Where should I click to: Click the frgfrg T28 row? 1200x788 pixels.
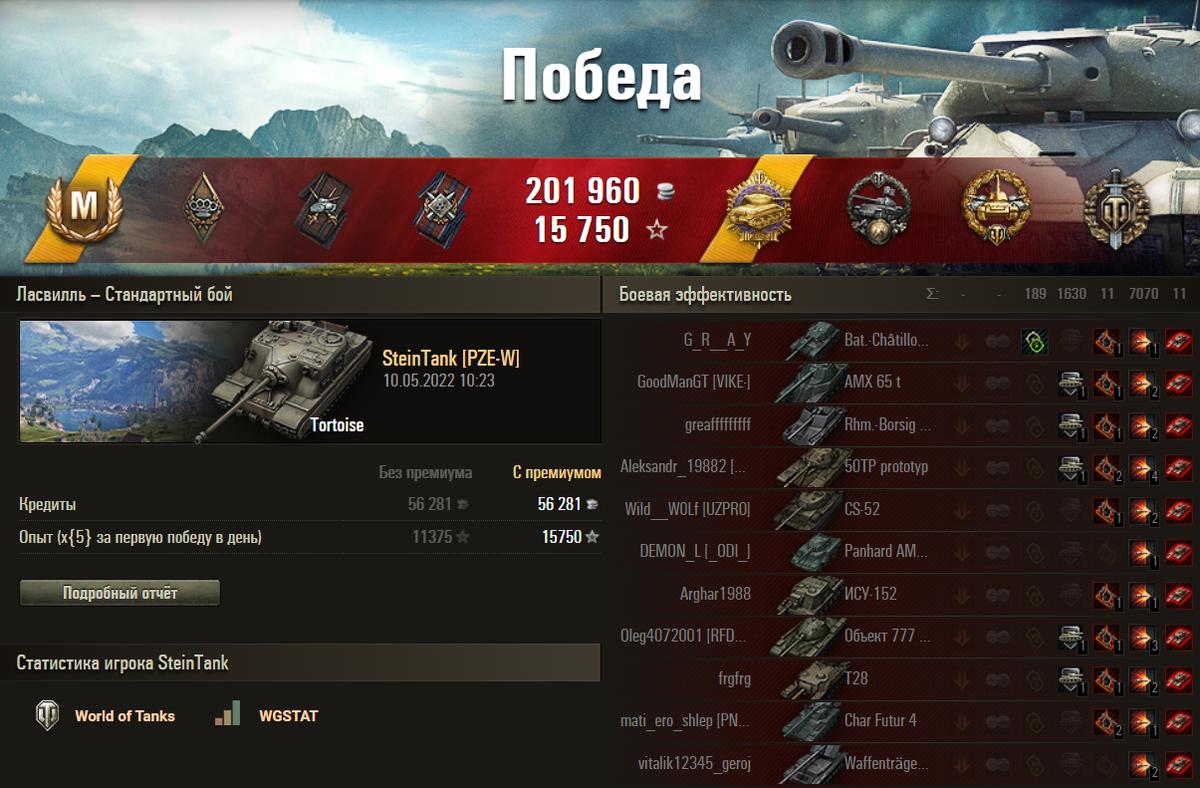click(734, 678)
